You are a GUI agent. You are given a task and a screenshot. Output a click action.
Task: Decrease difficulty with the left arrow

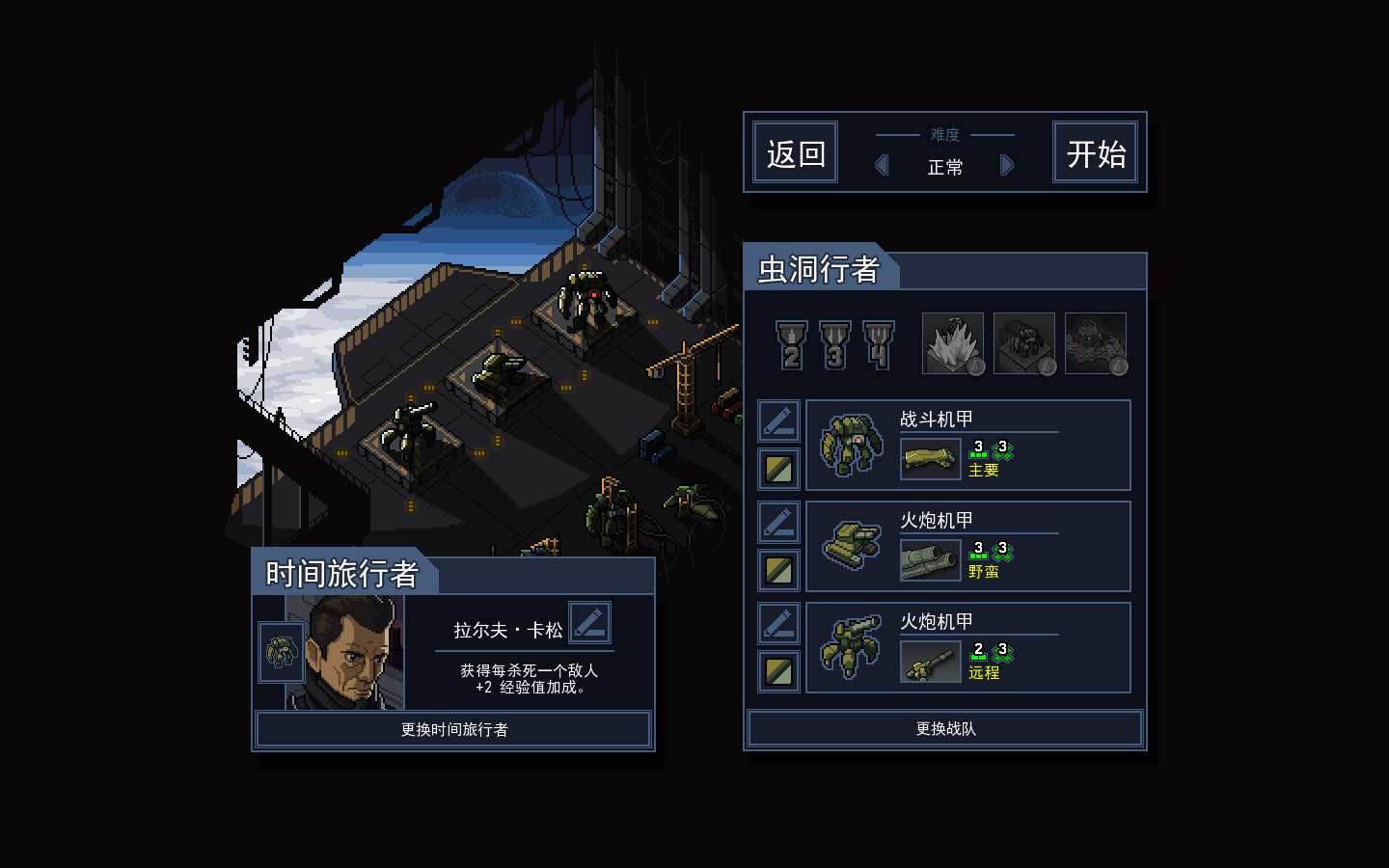(881, 165)
